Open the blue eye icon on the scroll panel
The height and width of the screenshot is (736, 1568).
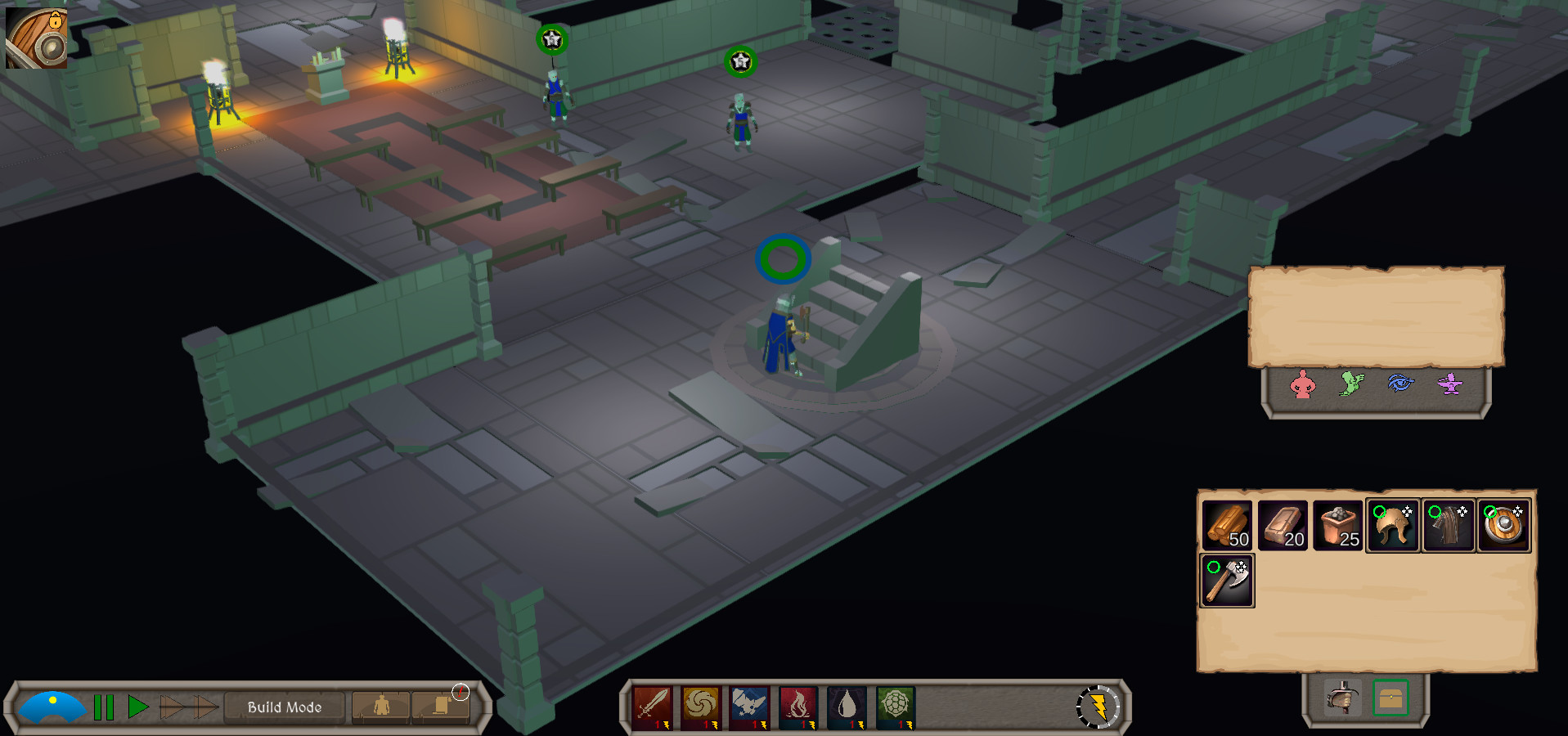[1401, 384]
